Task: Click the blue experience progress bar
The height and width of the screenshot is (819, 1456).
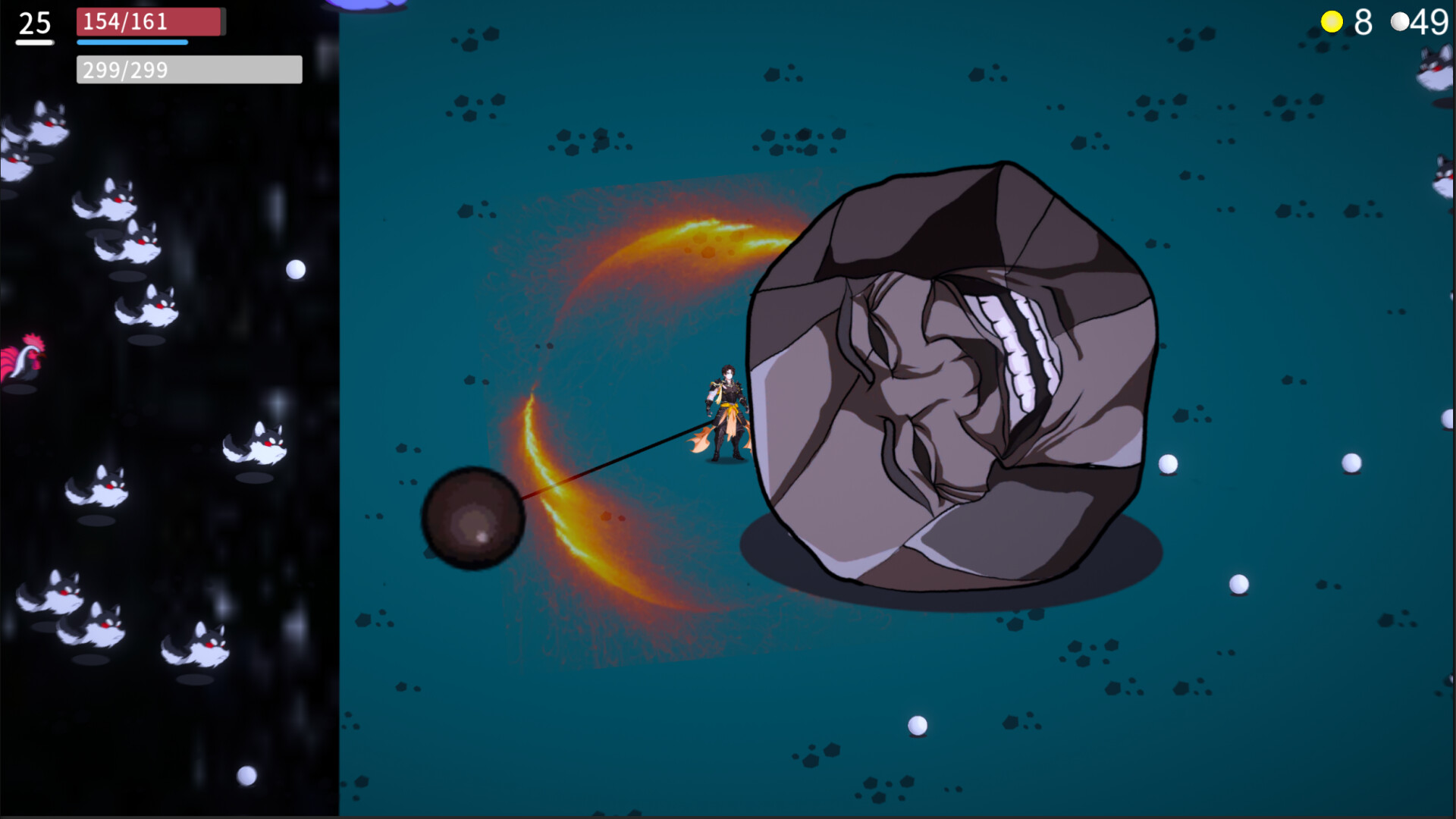Action: 130,42
